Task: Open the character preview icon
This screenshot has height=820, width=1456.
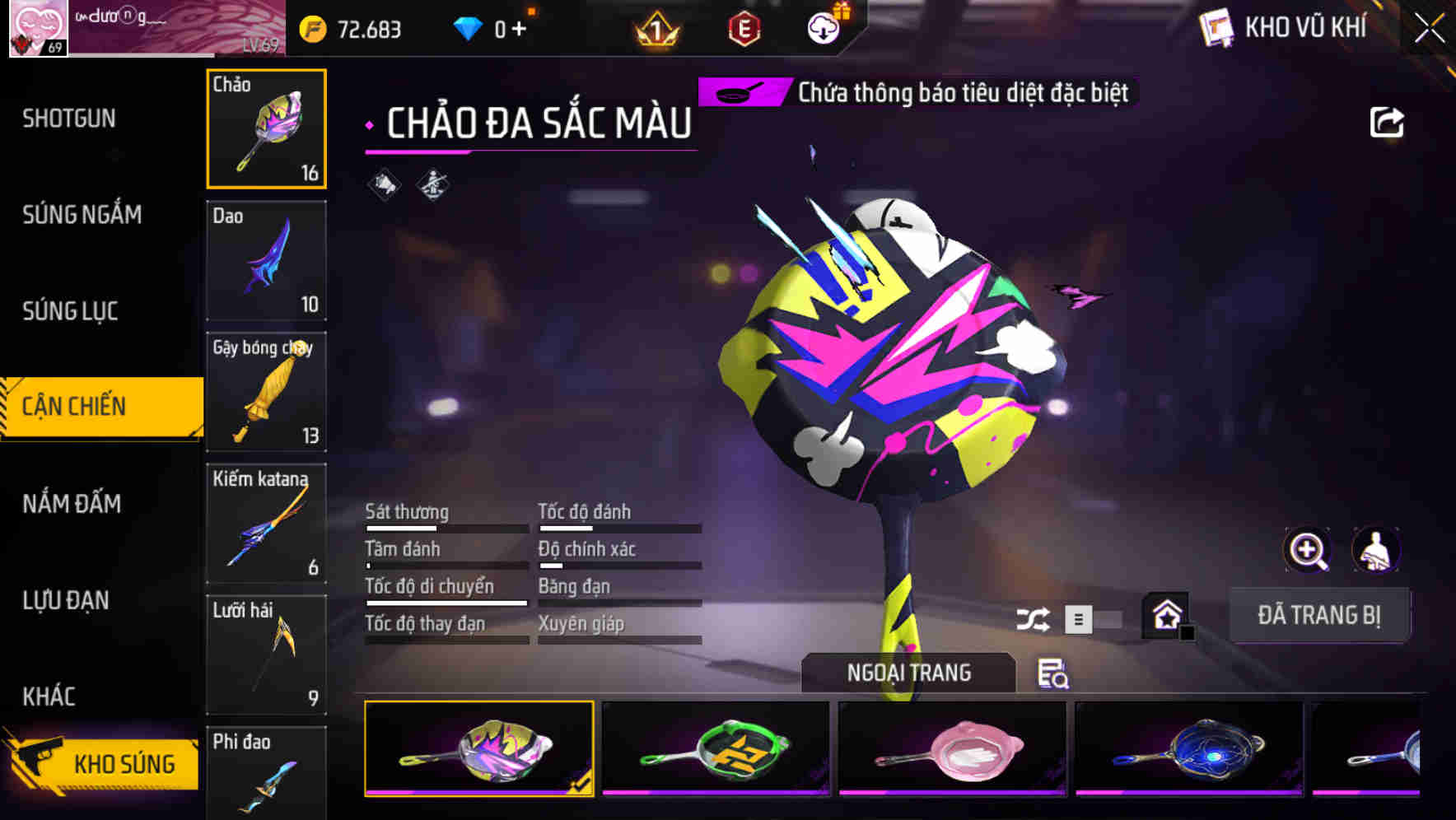Action: point(1375,550)
